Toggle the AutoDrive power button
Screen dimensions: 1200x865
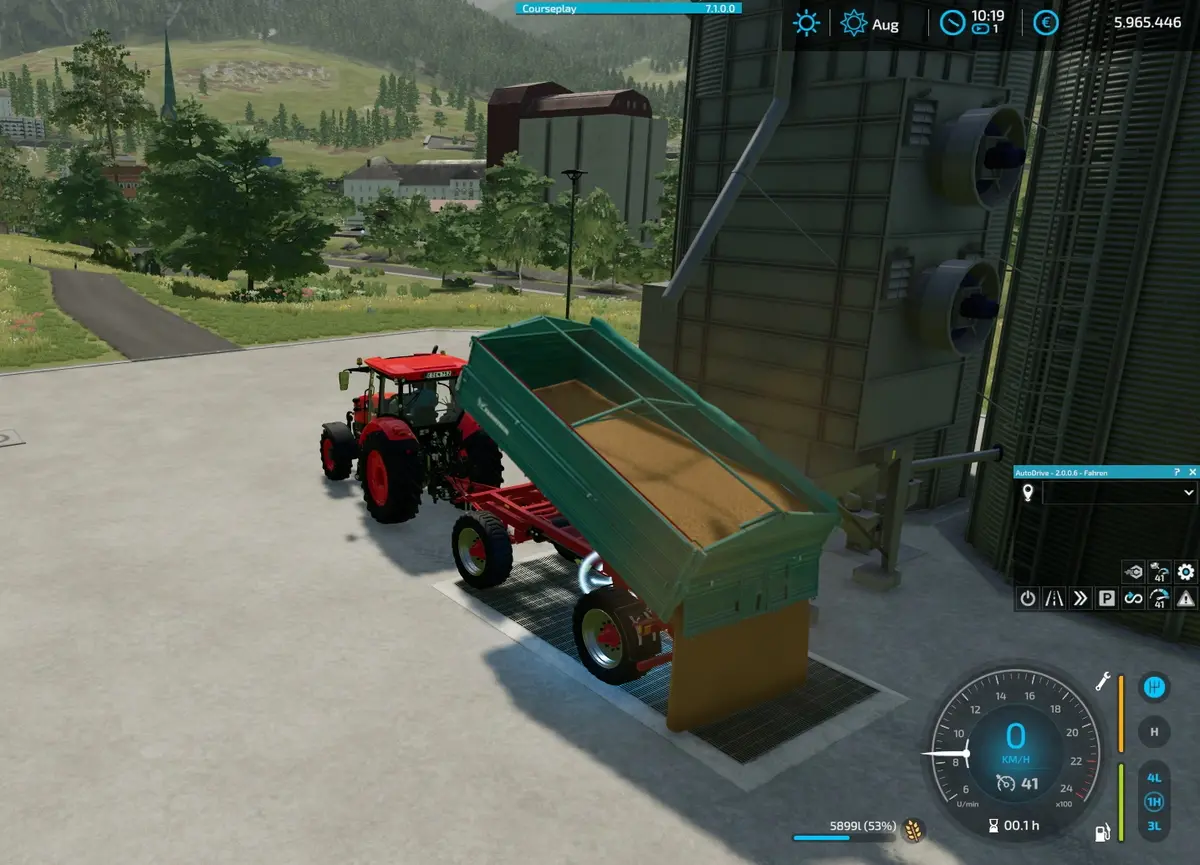1027,598
